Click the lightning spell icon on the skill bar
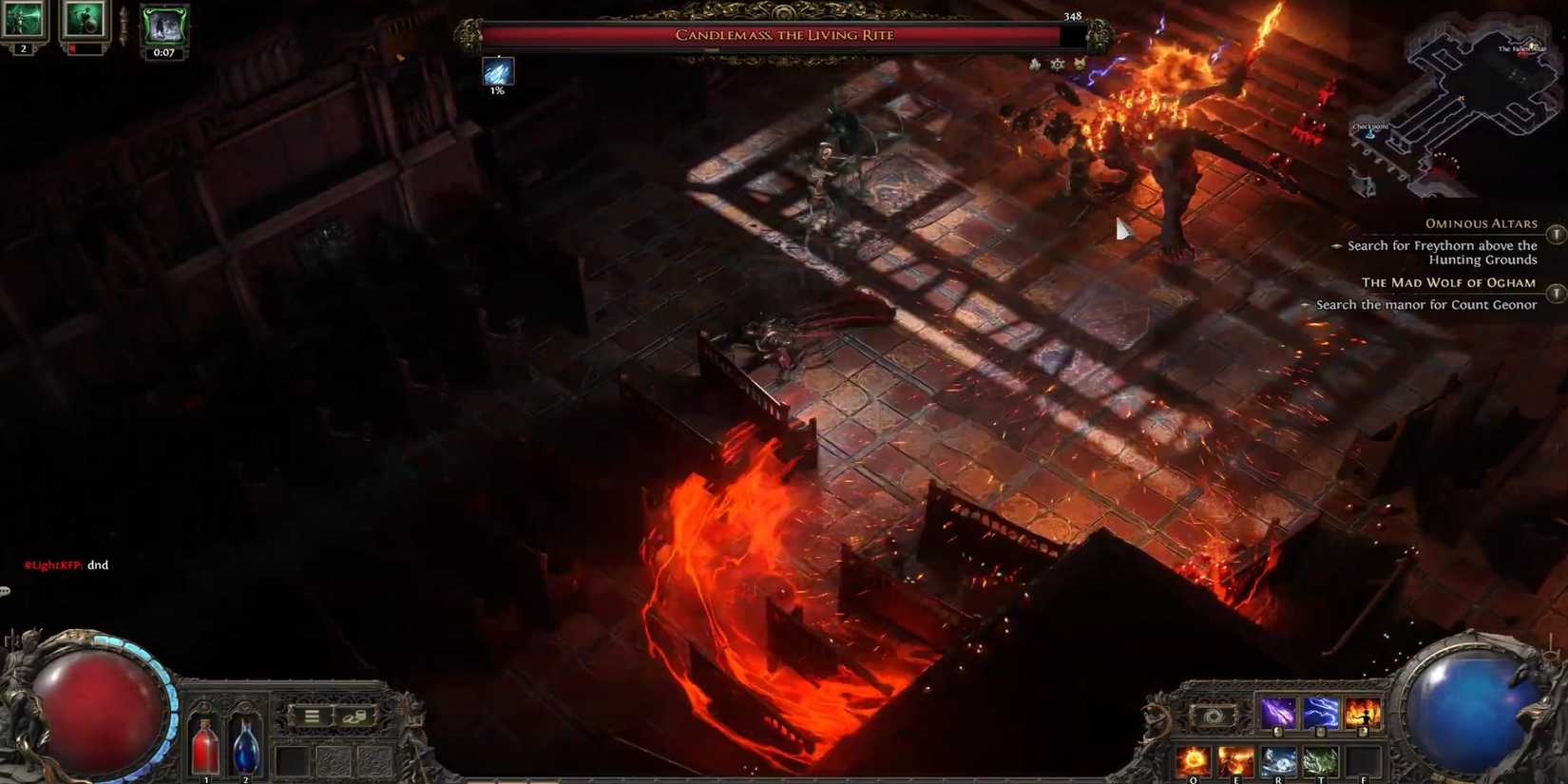 point(1320,712)
